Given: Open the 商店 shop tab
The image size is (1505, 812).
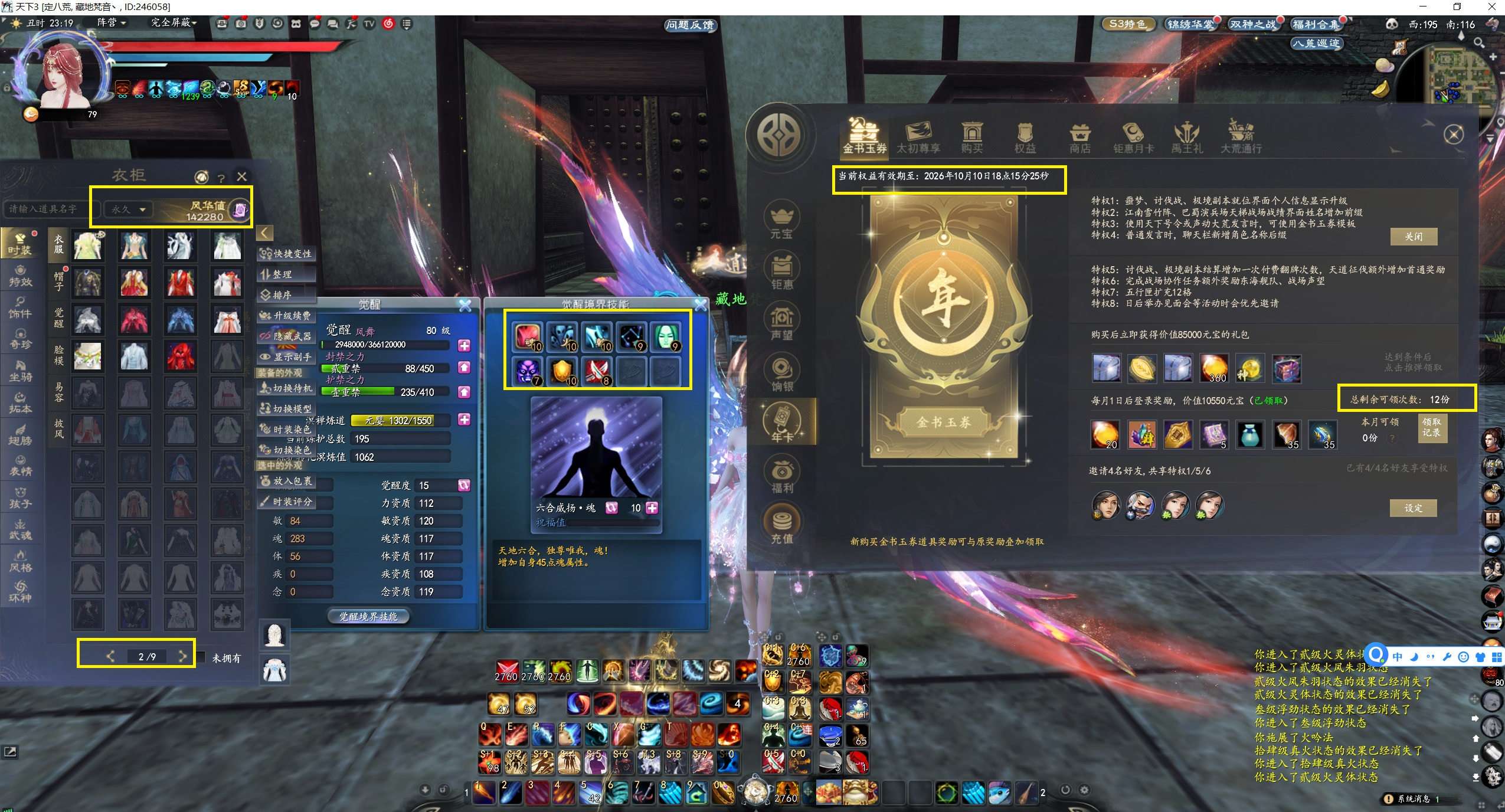Looking at the screenshot, I should [1079, 137].
